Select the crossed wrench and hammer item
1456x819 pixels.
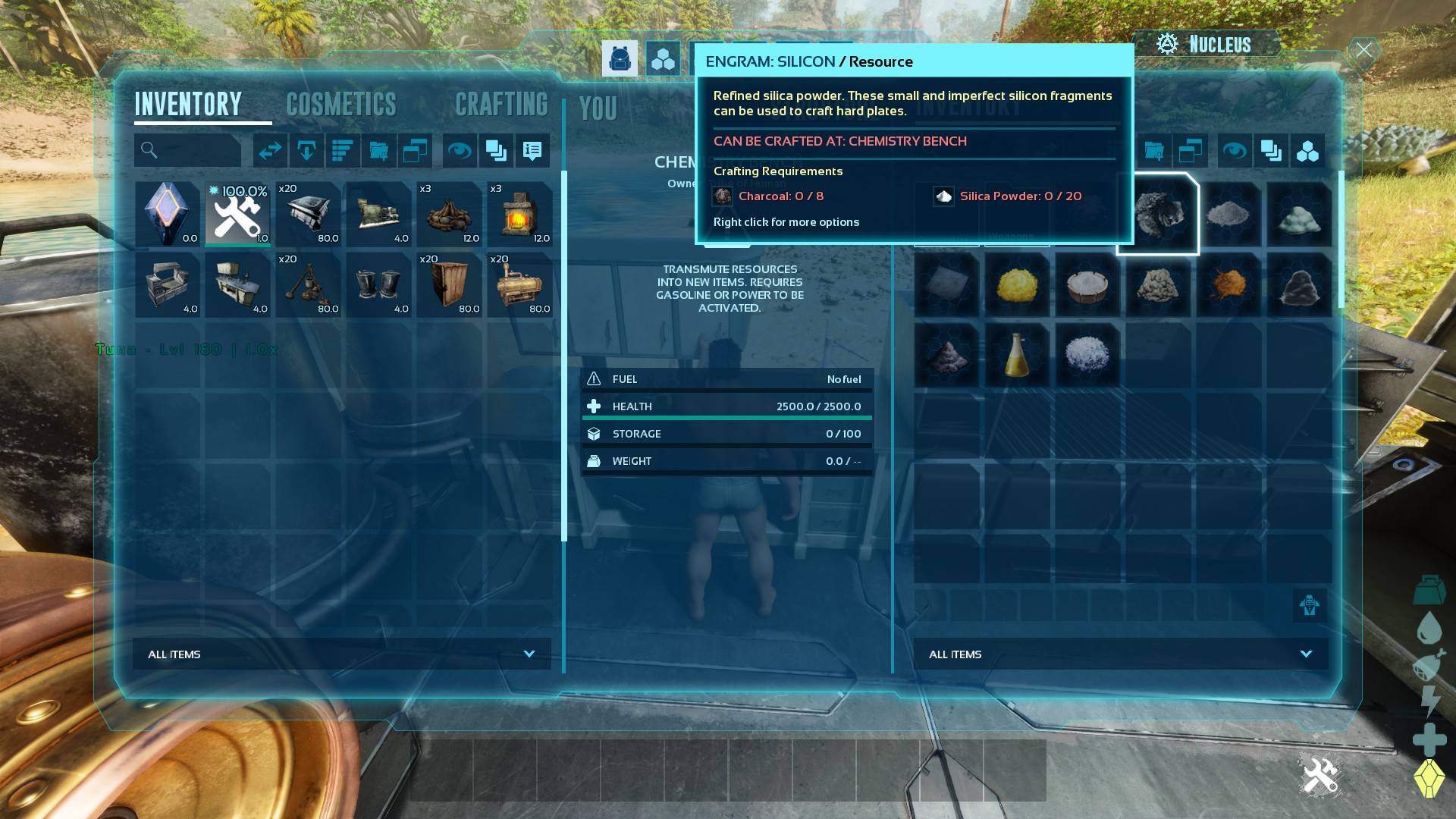tap(237, 214)
